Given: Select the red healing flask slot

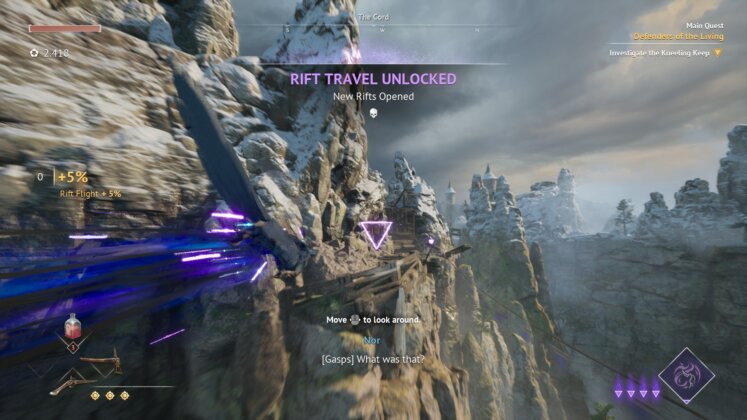Looking at the screenshot, I should [73, 327].
